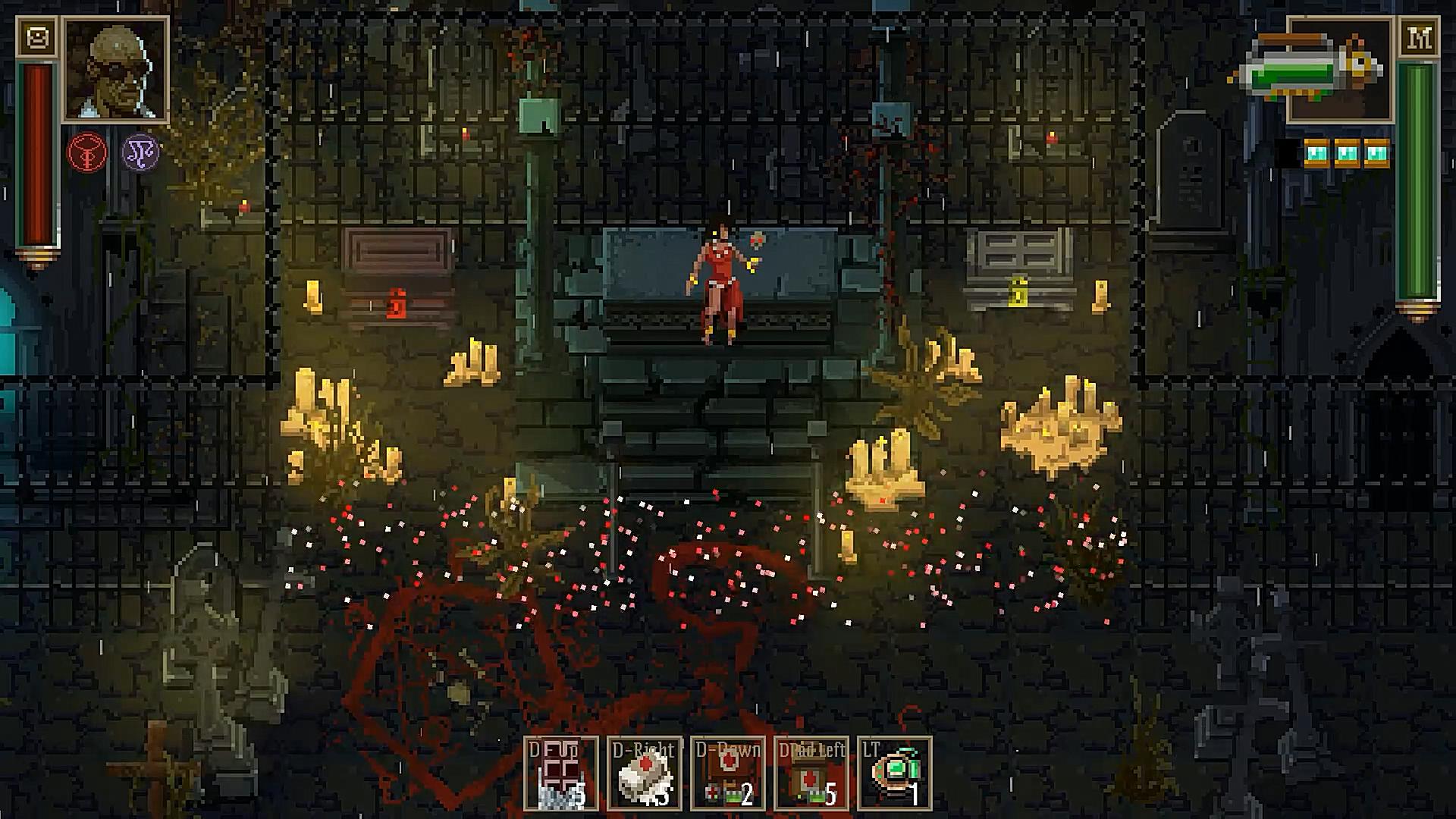1456x819 pixels.
Task: Open the panel marked with M
Action: pos(1418,37)
